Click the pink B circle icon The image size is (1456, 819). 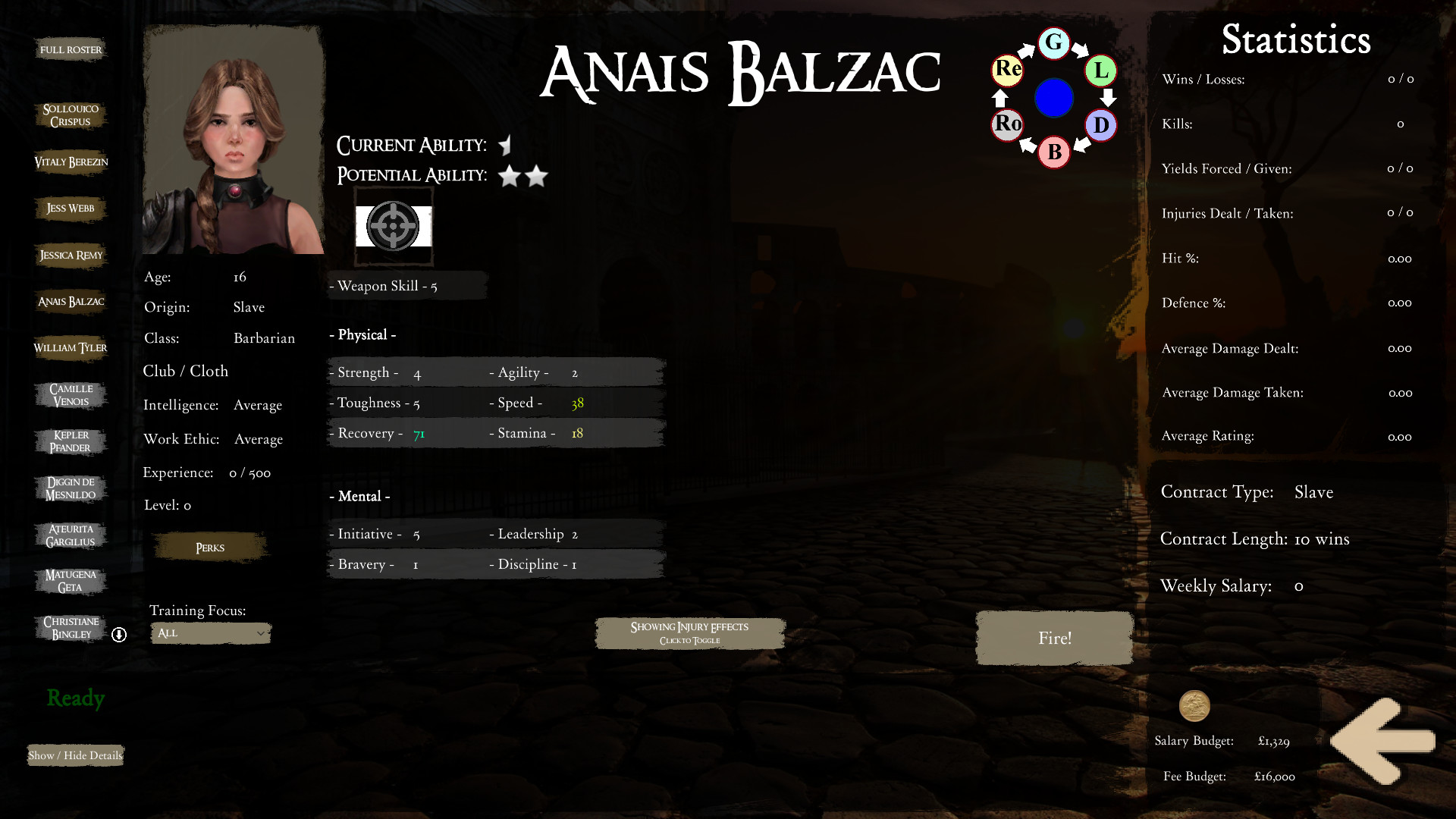click(1053, 152)
